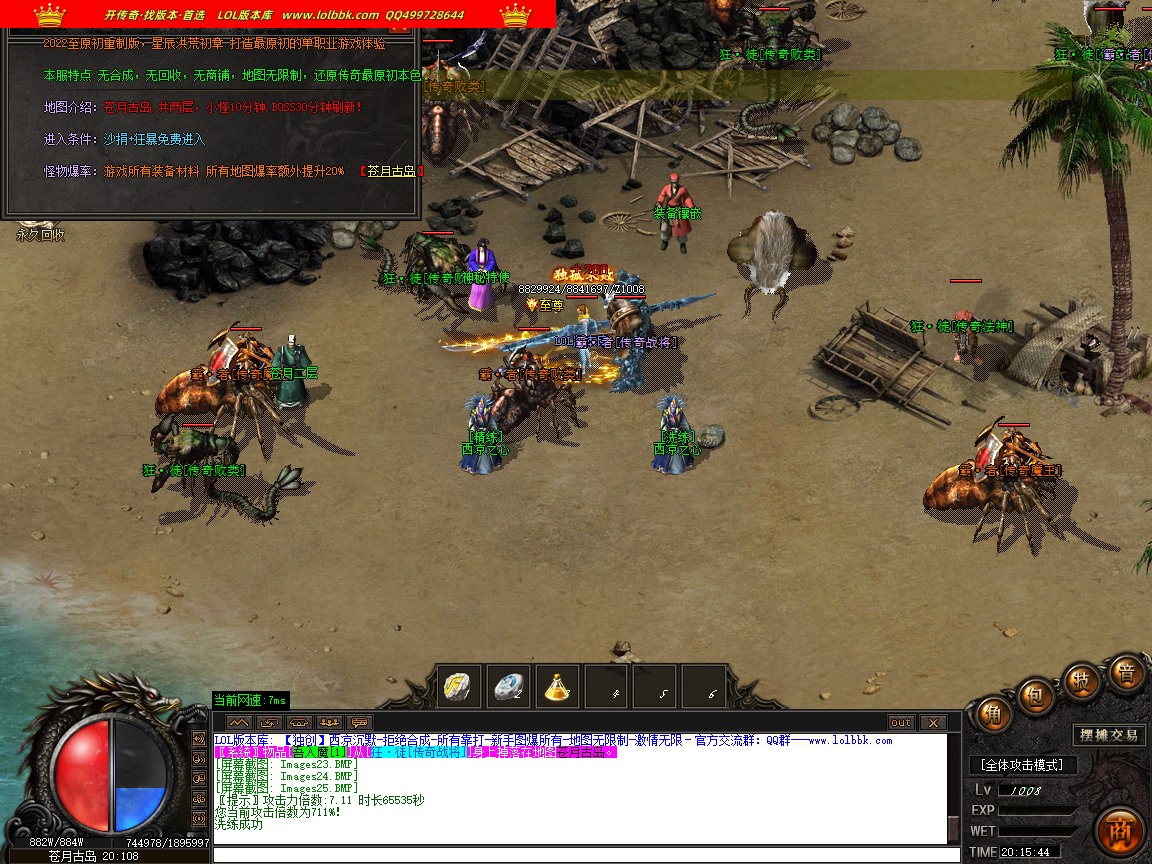Toggle the clover-shaped icon beside the mana orb

(197, 799)
